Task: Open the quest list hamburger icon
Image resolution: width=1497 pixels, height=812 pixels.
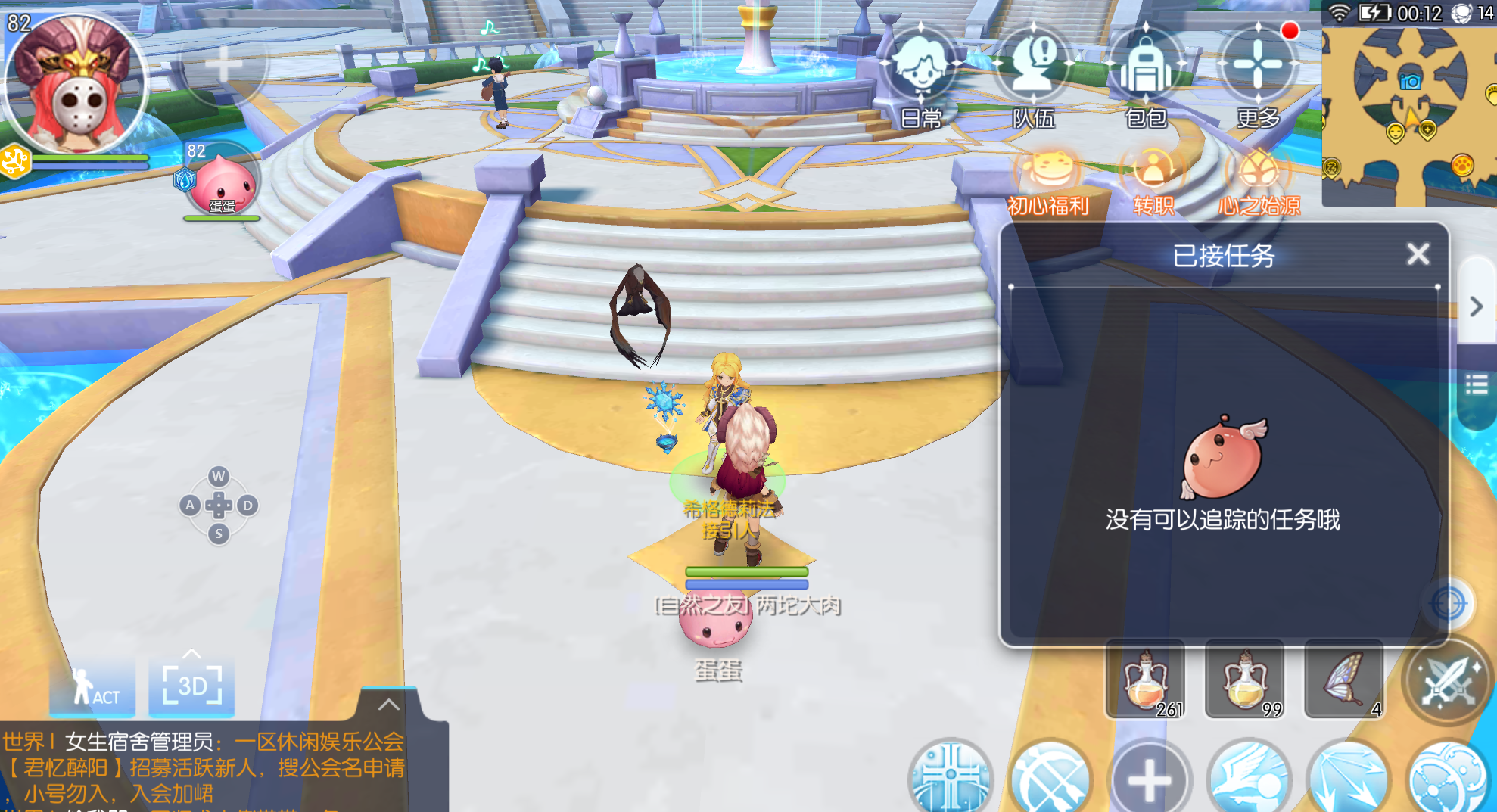Action: tap(1476, 384)
